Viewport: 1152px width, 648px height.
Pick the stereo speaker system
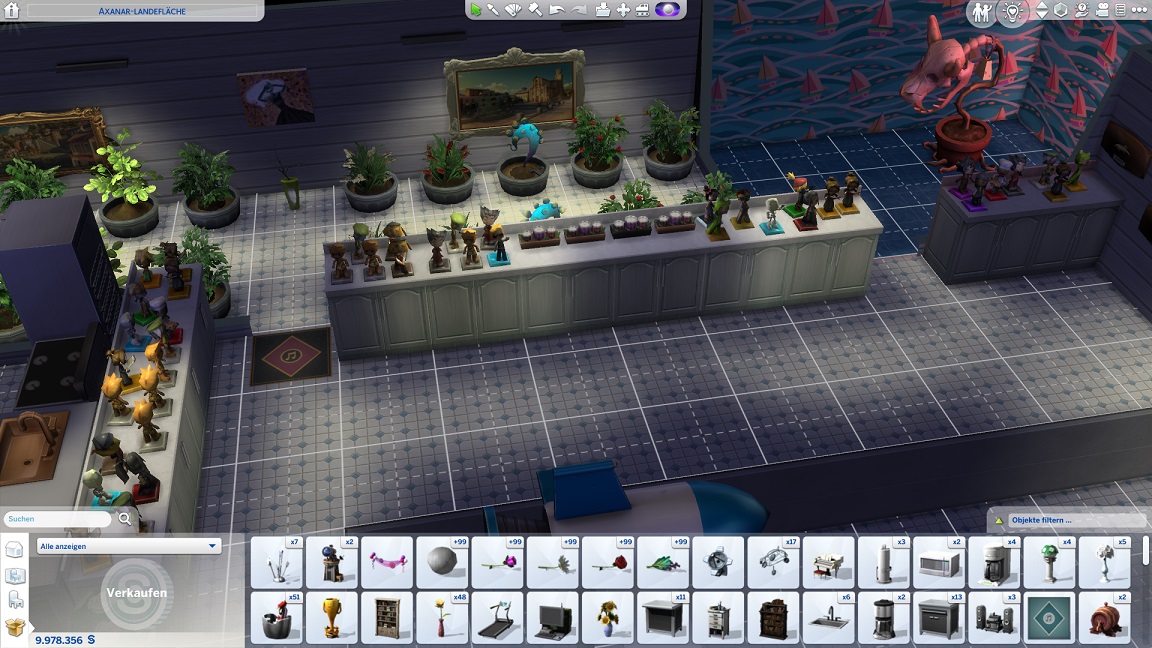coord(994,618)
